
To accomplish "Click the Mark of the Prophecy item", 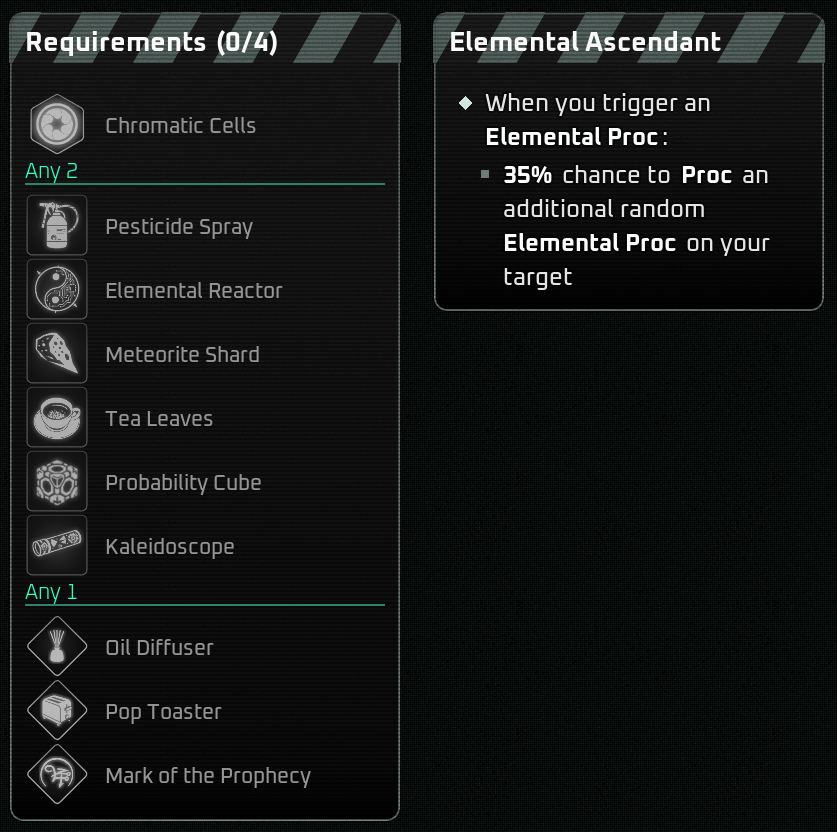I will (208, 776).
